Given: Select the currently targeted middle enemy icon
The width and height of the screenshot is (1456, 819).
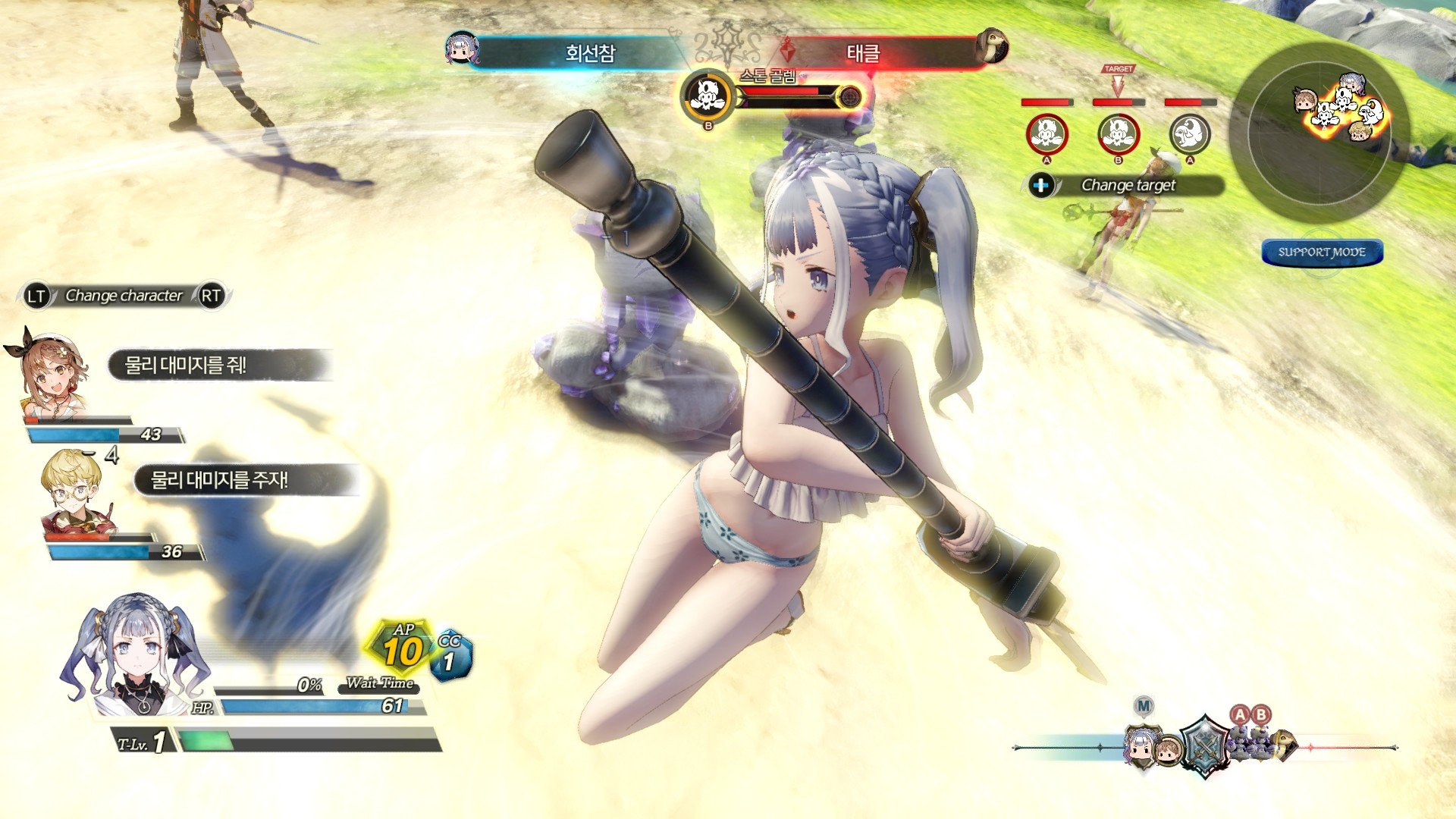Looking at the screenshot, I should 1119,135.
